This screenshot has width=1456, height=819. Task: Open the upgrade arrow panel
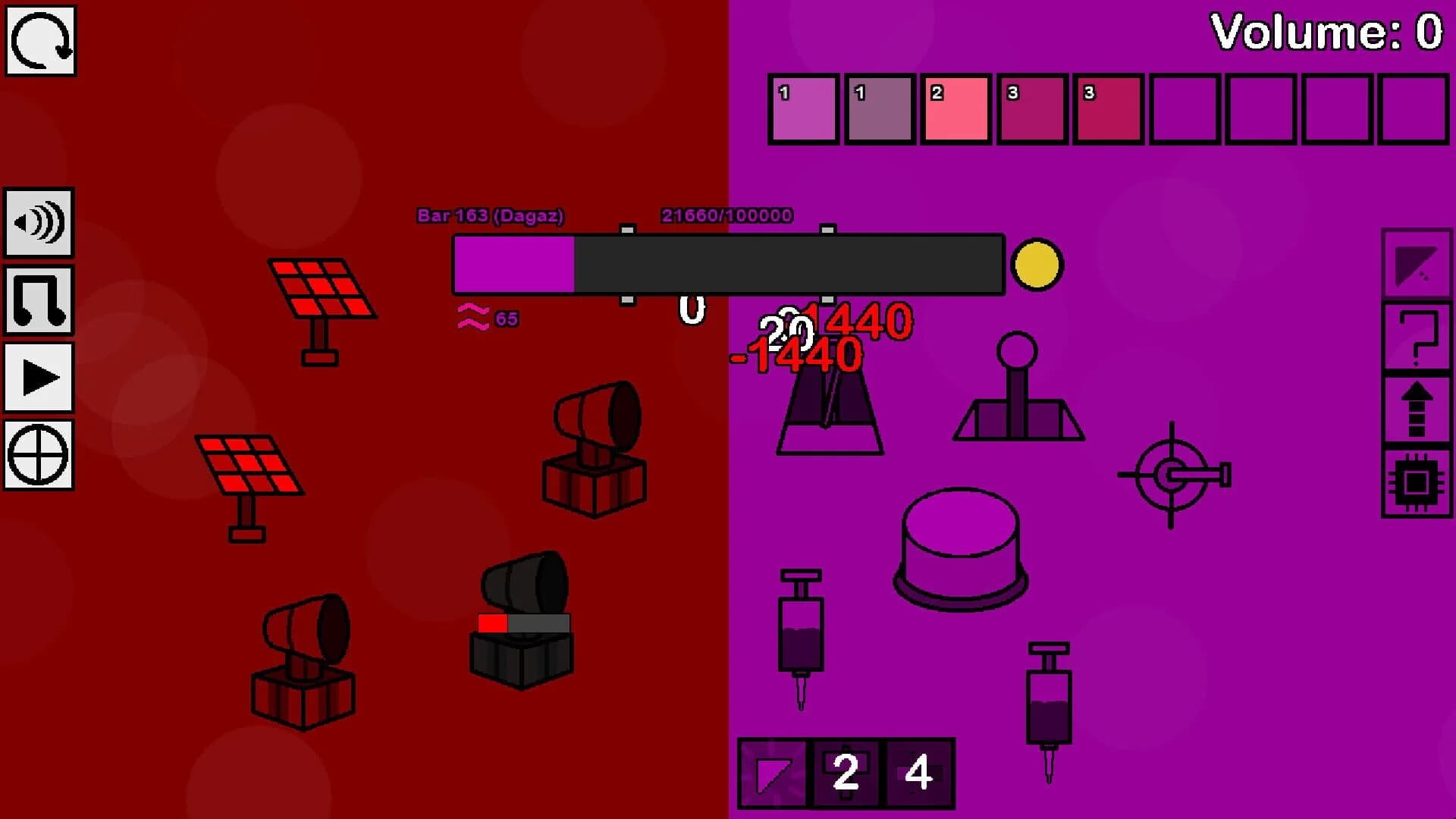(x=1417, y=410)
